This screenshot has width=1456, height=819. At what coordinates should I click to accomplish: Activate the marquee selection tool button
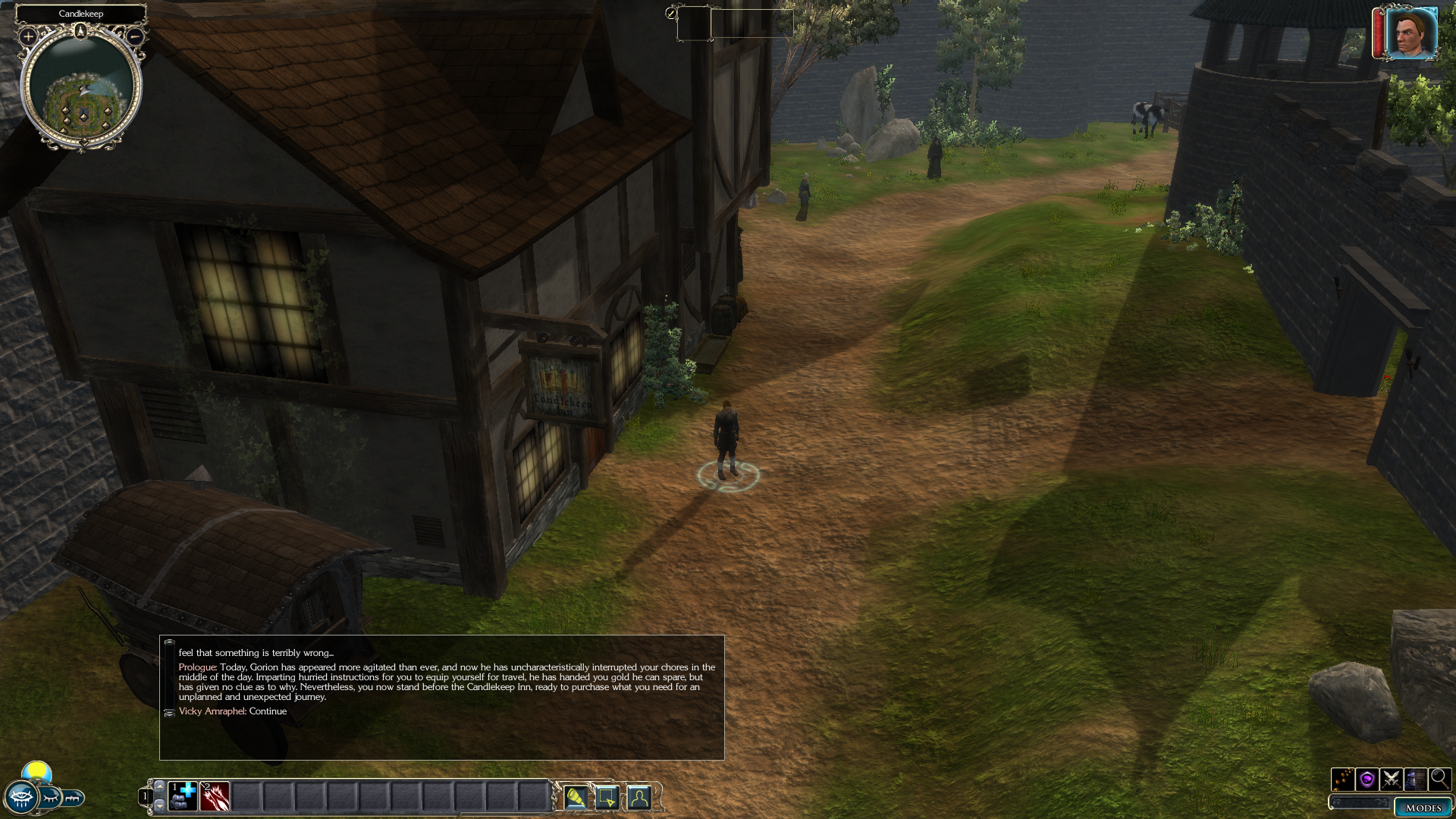(x=607, y=798)
